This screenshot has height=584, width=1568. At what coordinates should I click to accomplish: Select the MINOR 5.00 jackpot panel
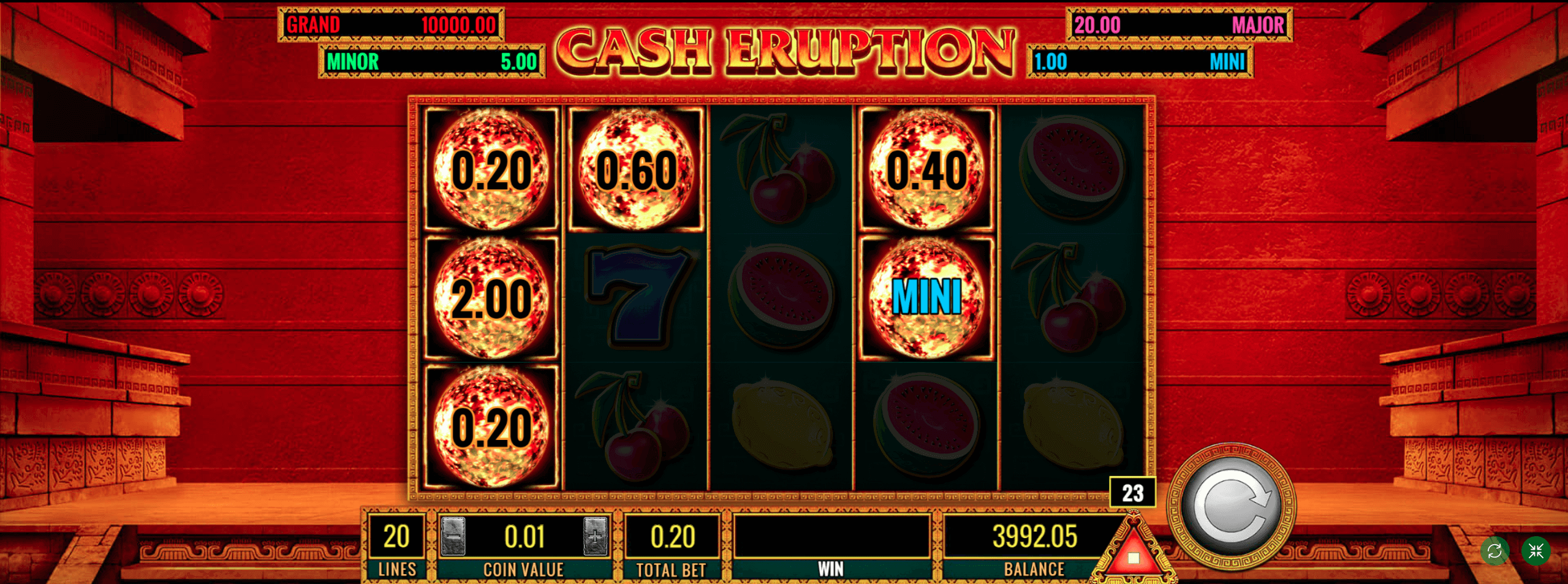[x=432, y=61]
